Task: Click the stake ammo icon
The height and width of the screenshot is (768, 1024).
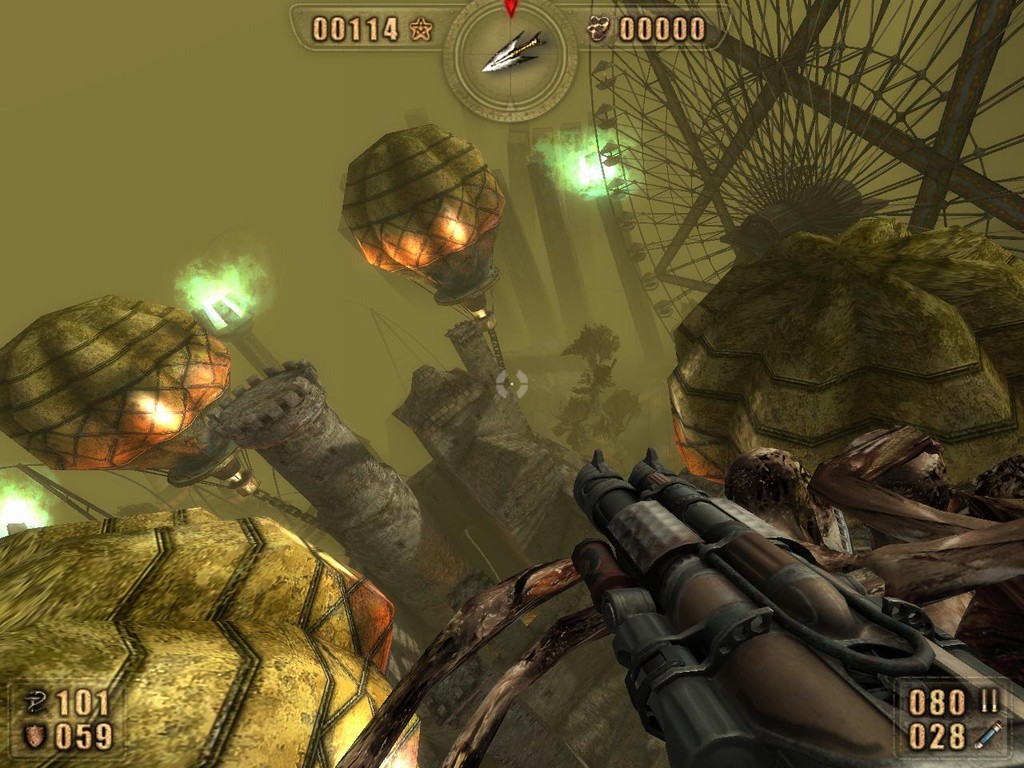Action: pos(987,737)
